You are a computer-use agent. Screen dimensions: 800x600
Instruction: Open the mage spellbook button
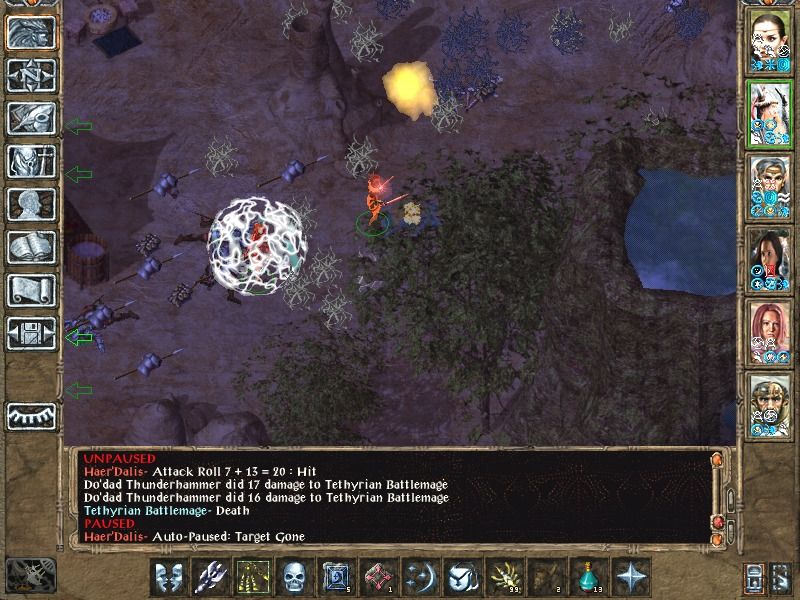pyautogui.click(x=31, y=247)
